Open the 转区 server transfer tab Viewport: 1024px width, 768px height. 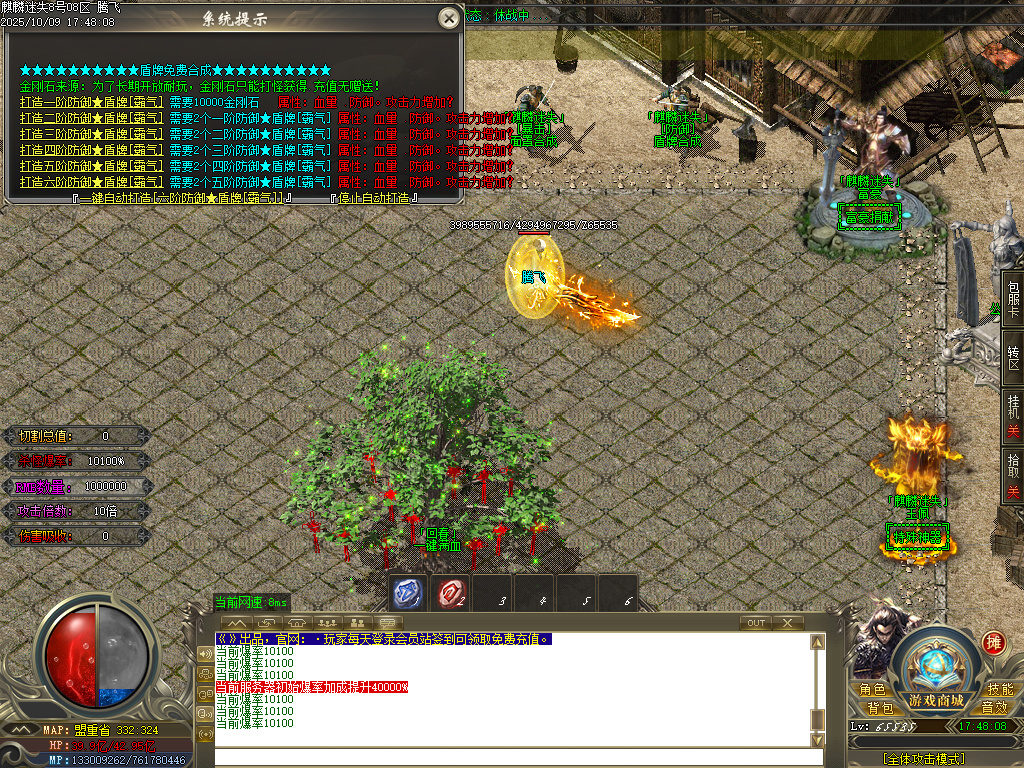click(1013, 358)
